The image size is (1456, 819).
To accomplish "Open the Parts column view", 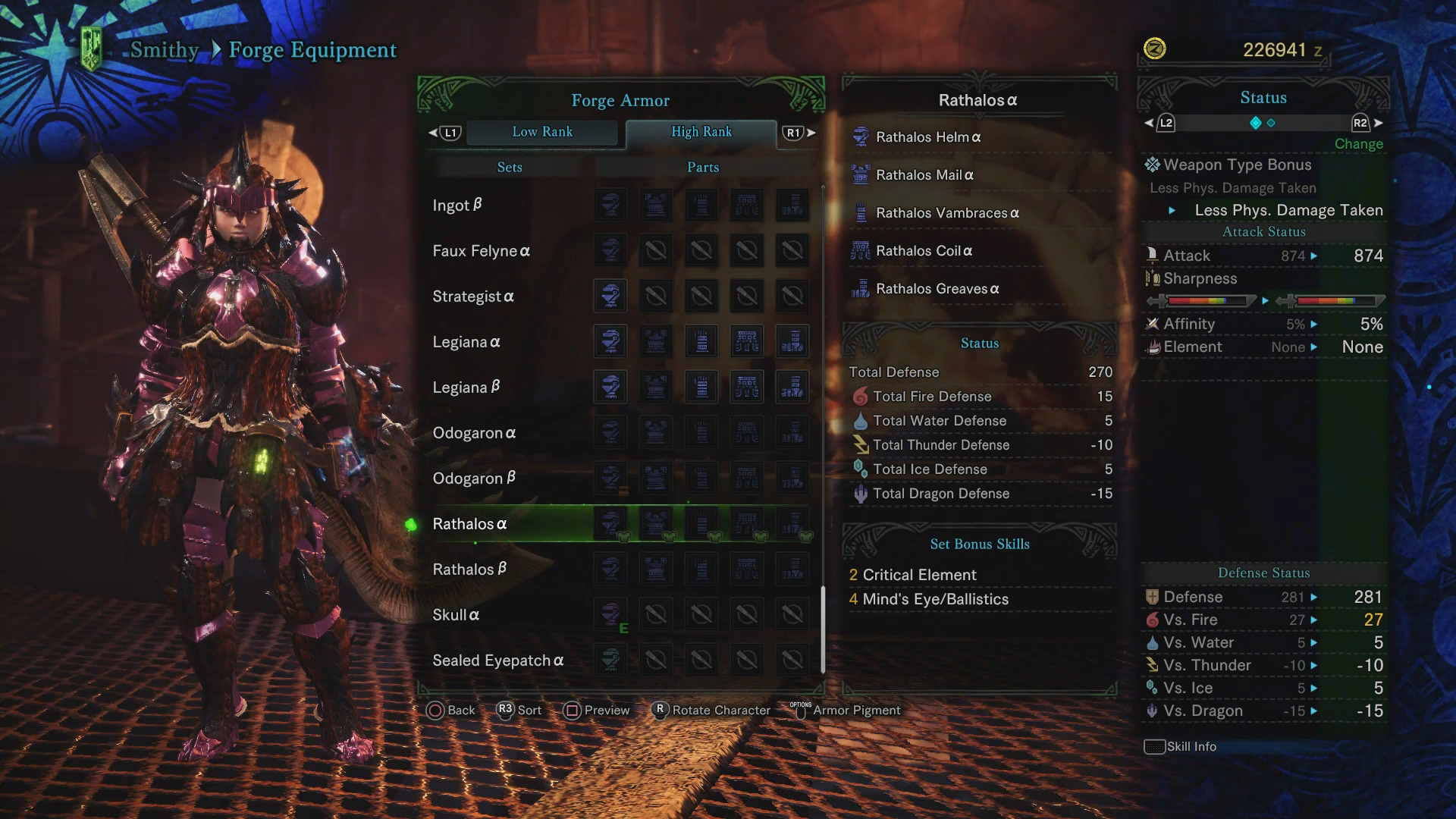I will click(x=701, y=167).
